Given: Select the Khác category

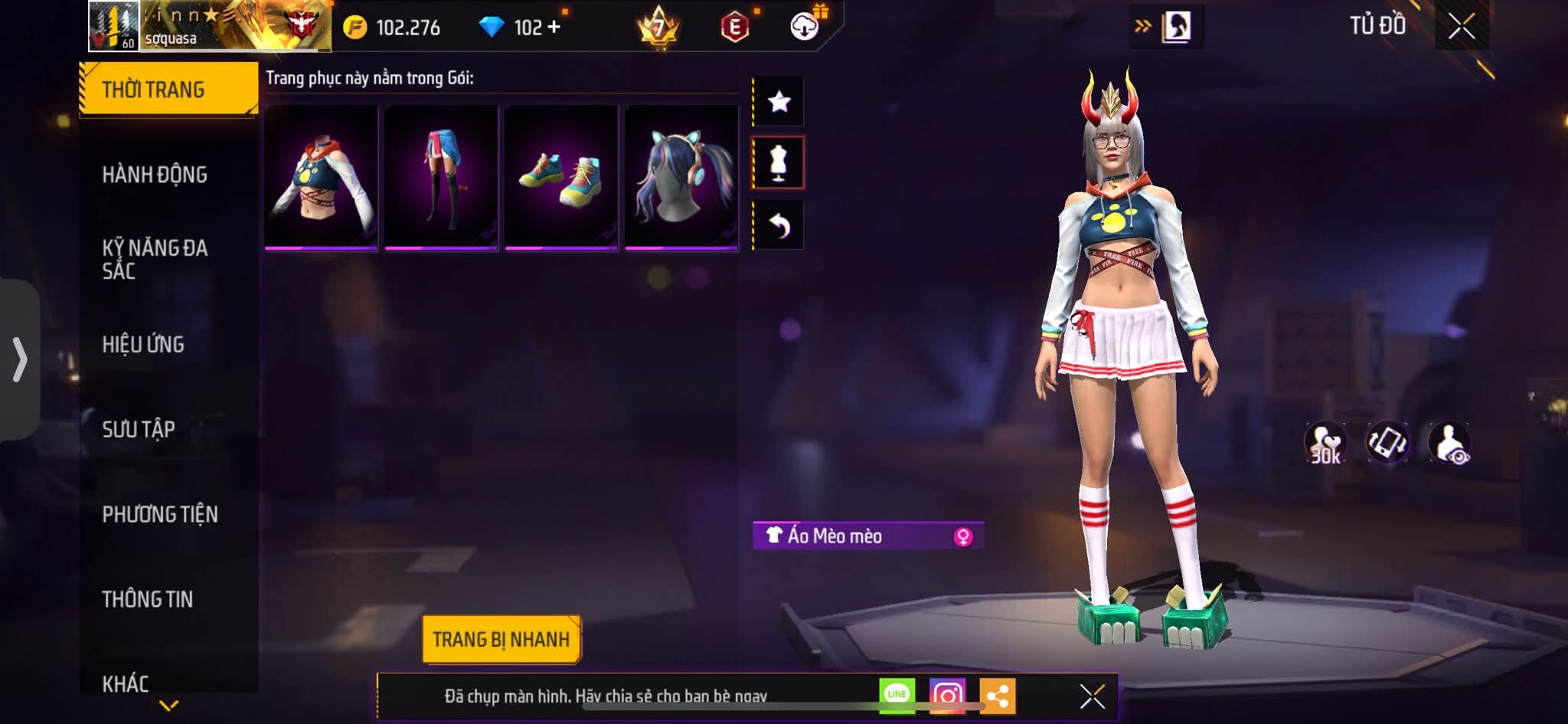Looking at the screenshot, I should coord(126,683).
